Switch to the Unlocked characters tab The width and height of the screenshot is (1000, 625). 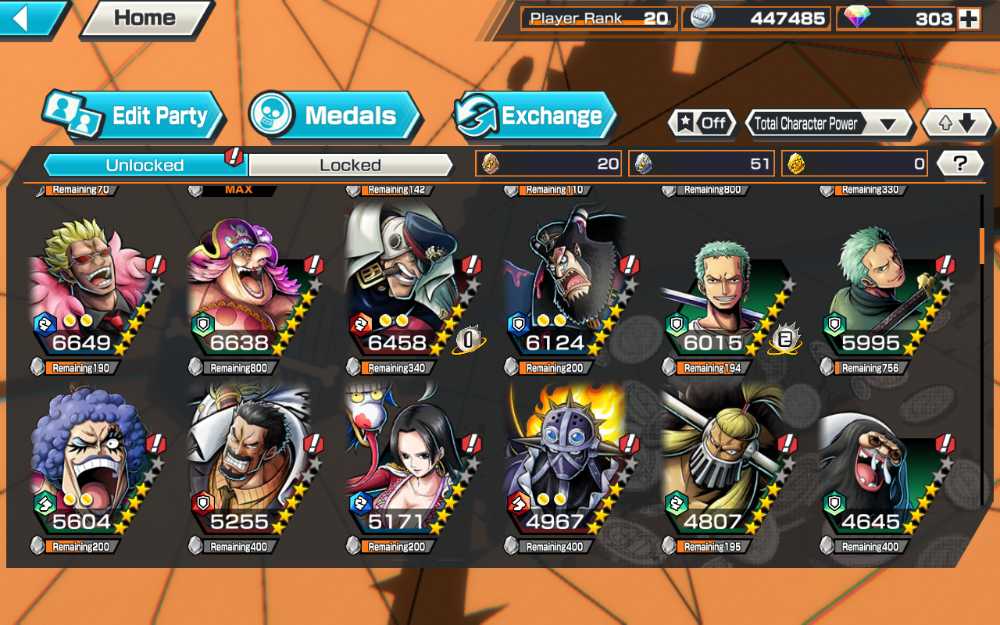pos(145,164)
